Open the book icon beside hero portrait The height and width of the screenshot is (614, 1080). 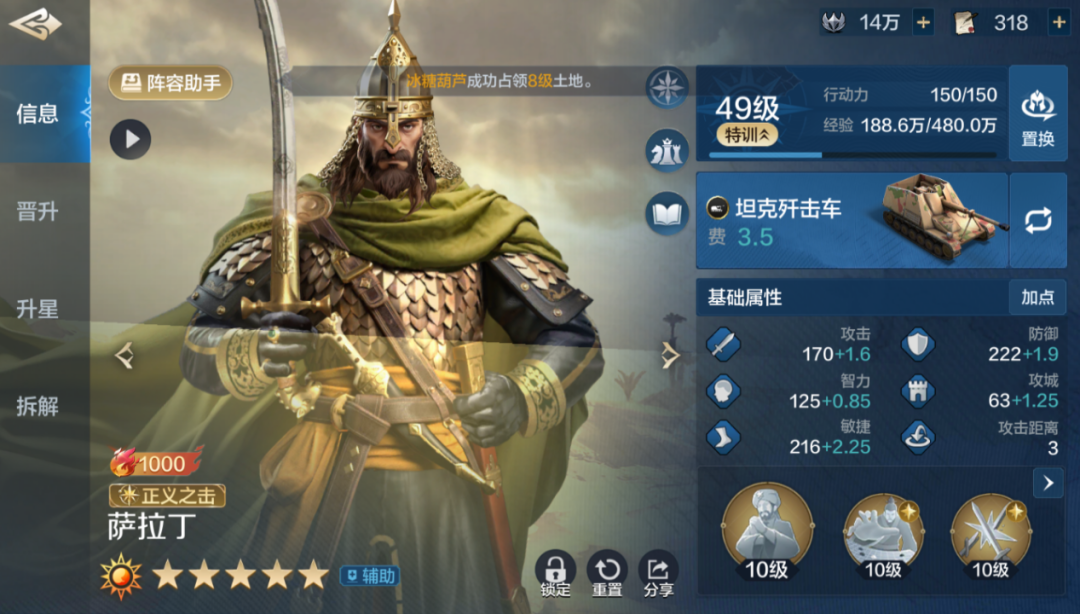tap(666, 212)
